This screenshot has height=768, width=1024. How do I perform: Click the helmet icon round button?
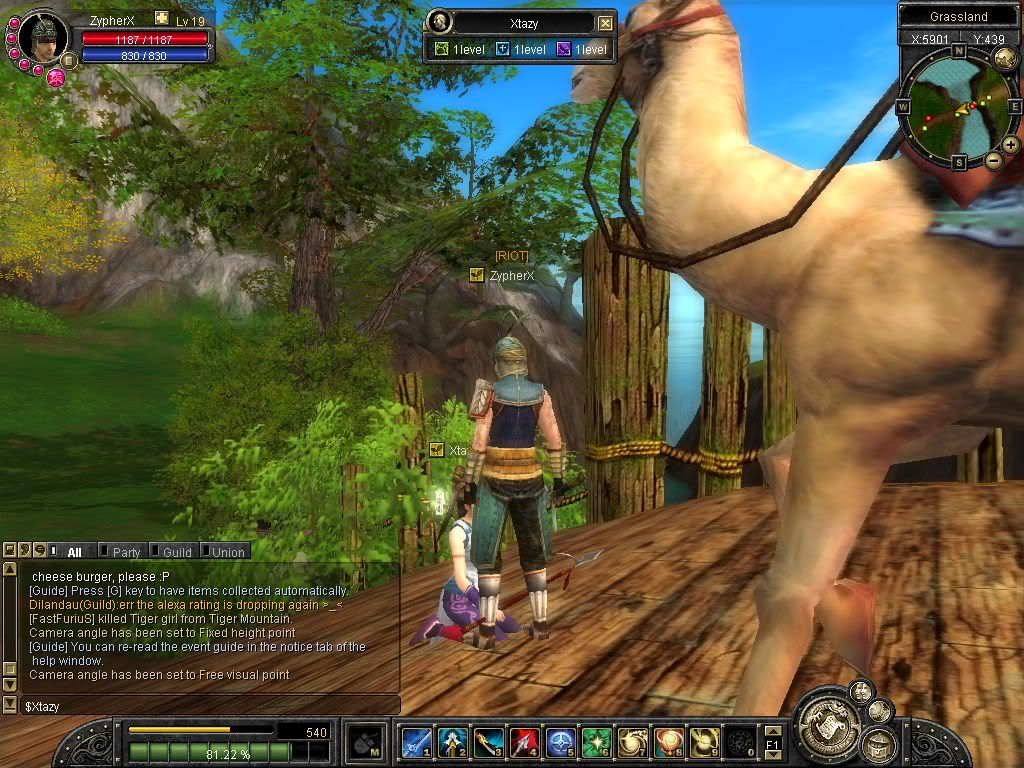[x=880, y=743]
